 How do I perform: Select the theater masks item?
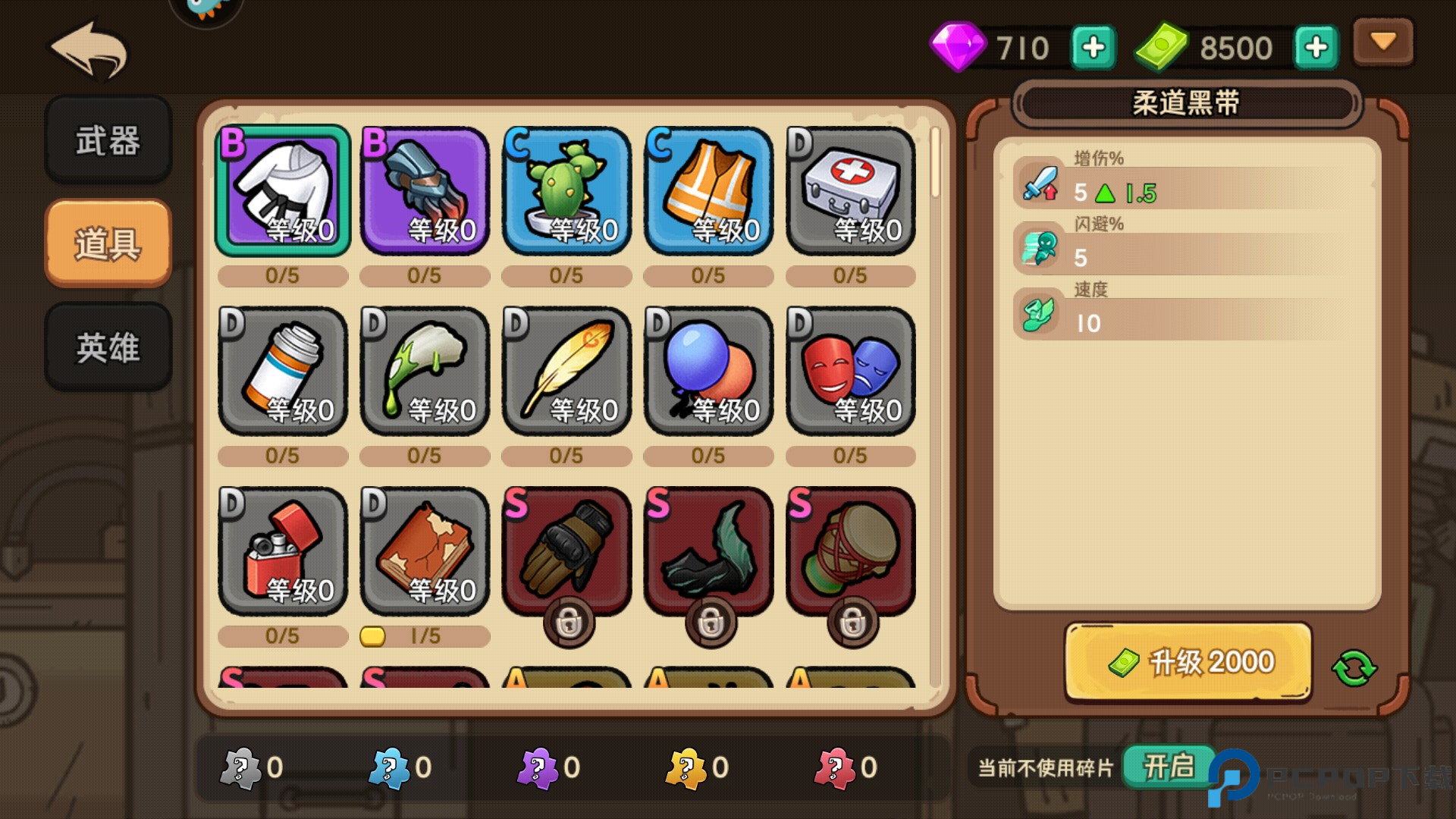tap(849, 372)
